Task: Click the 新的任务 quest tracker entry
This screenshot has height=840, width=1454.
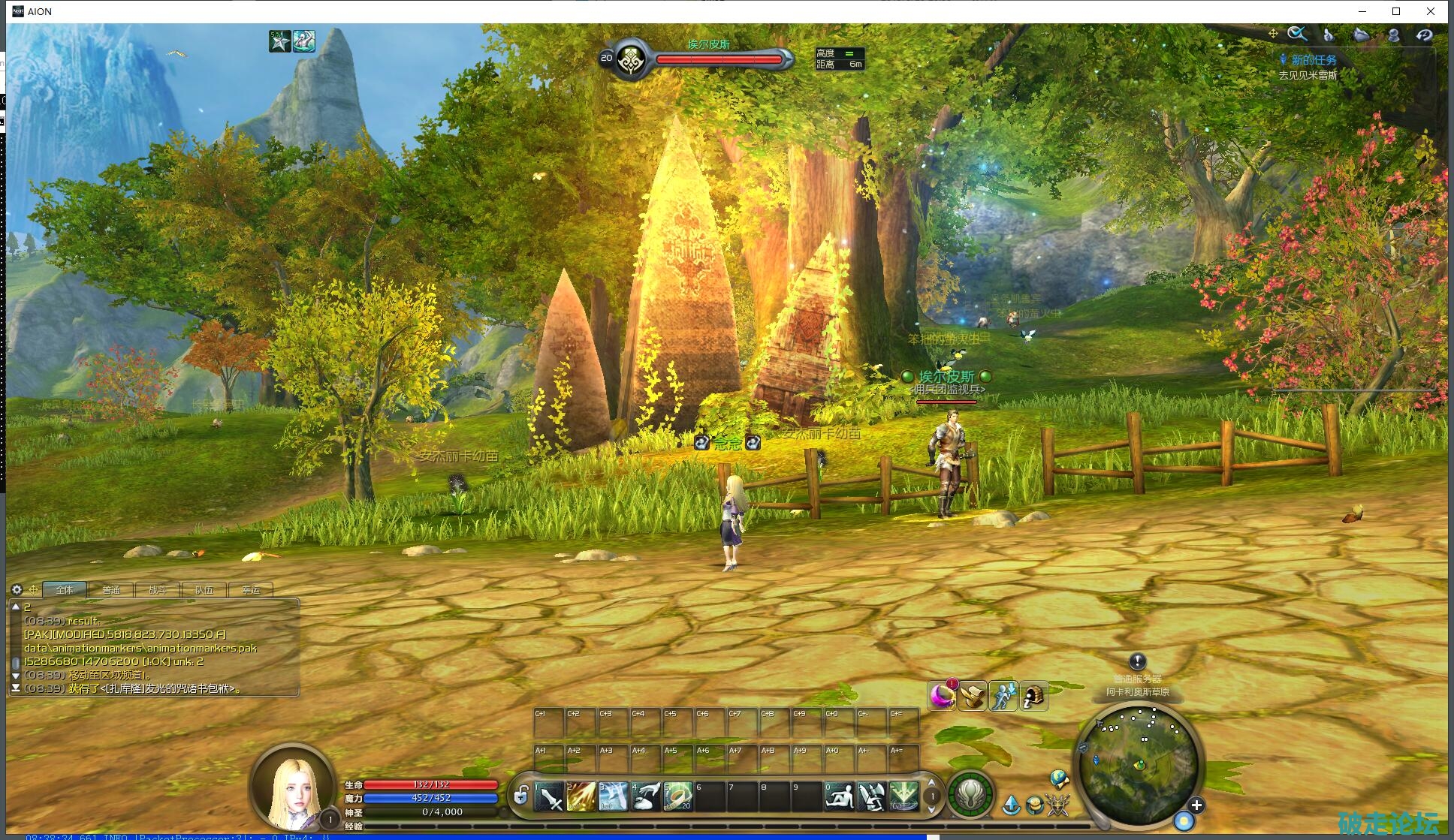Action: tap(1313, 60)
